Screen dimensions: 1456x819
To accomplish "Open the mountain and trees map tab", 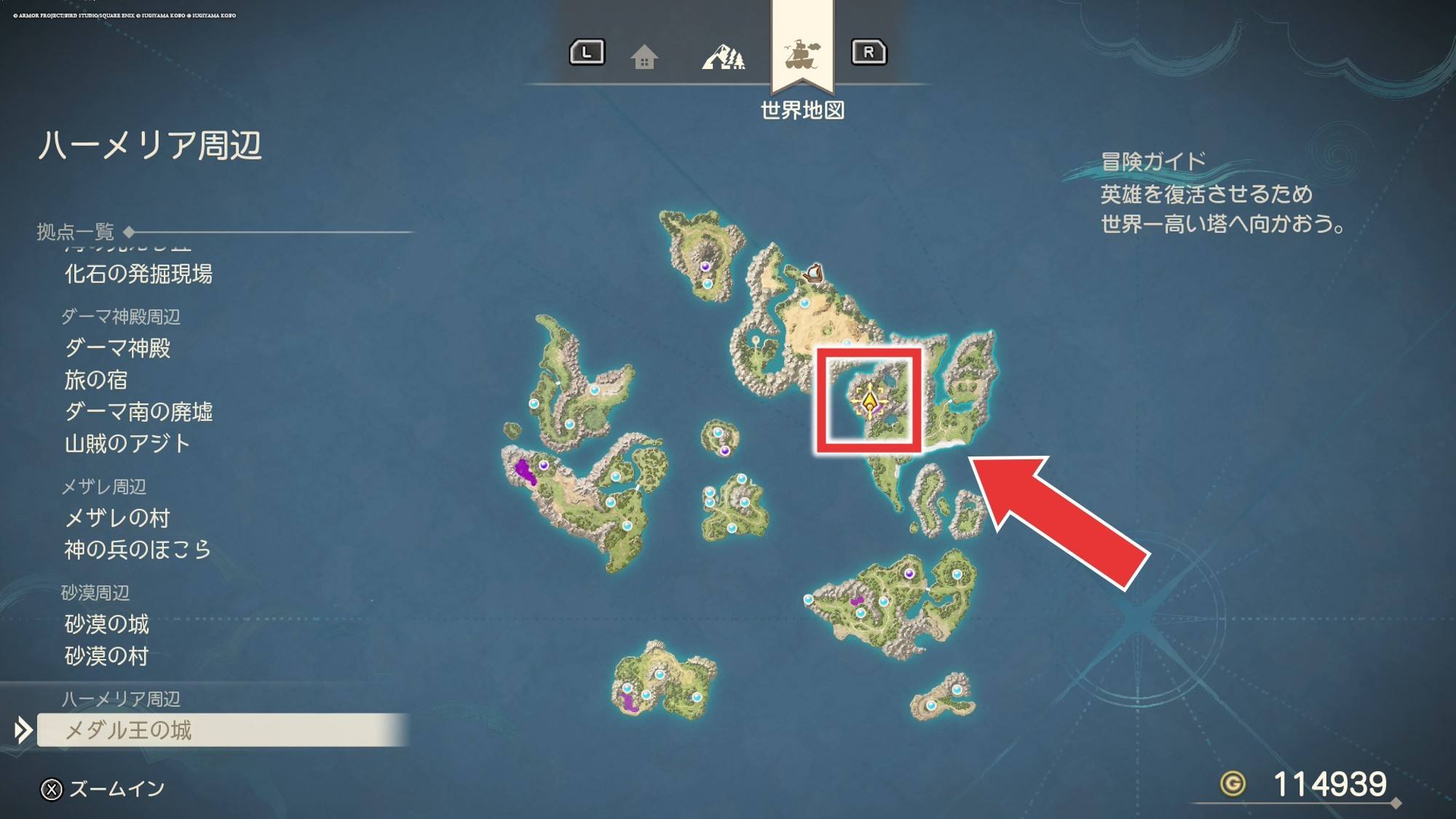I will 723,56.
